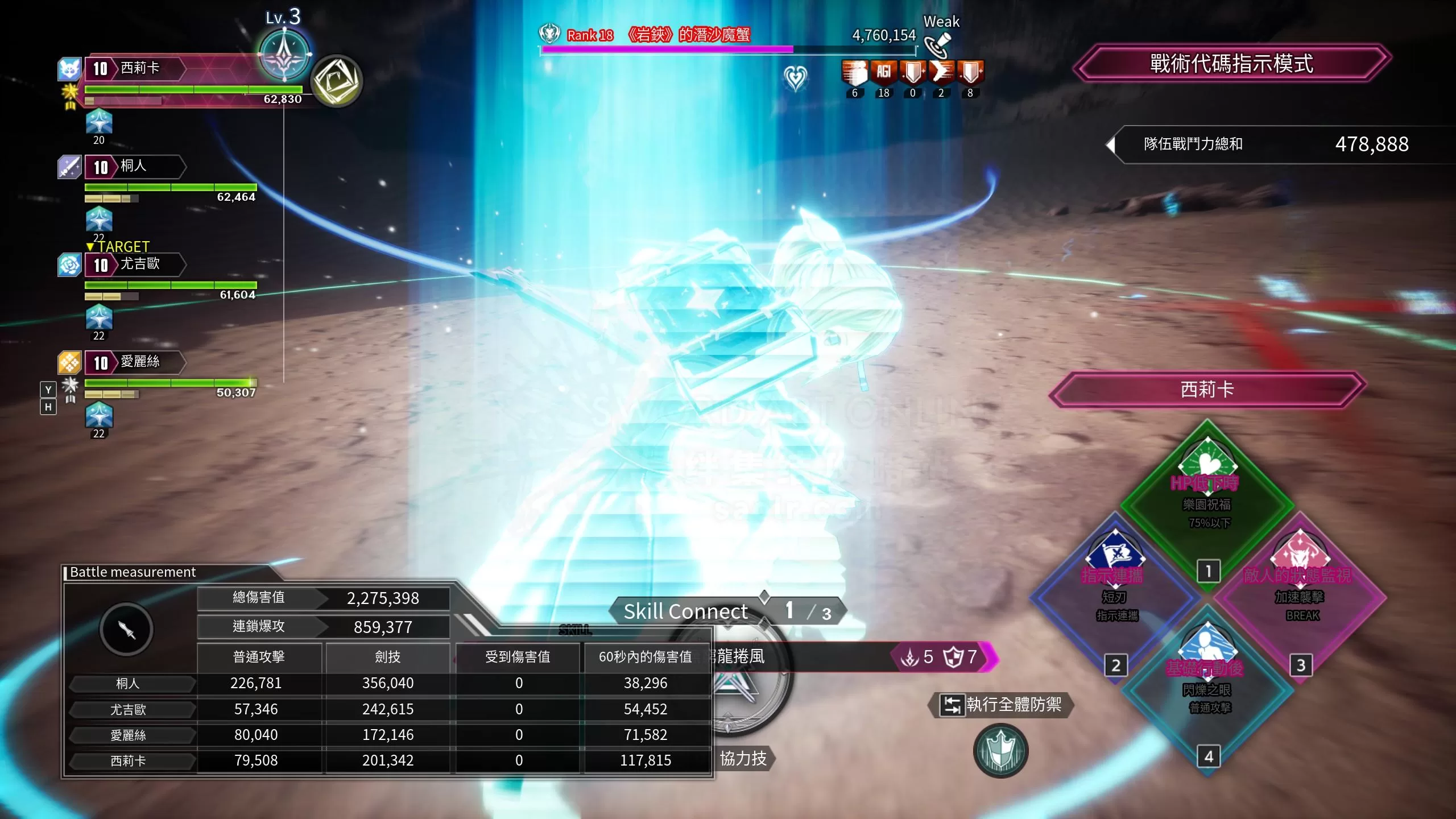Inspect the enemy AGI debuff icon
The width and height of the screenshot is (1456, 819).
tap(883, 73)
